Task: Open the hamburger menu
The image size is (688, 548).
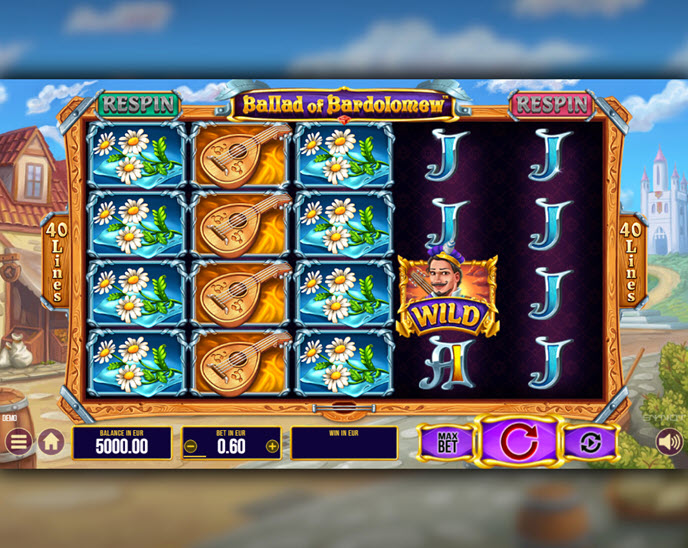Action: (x=18, y=441)
